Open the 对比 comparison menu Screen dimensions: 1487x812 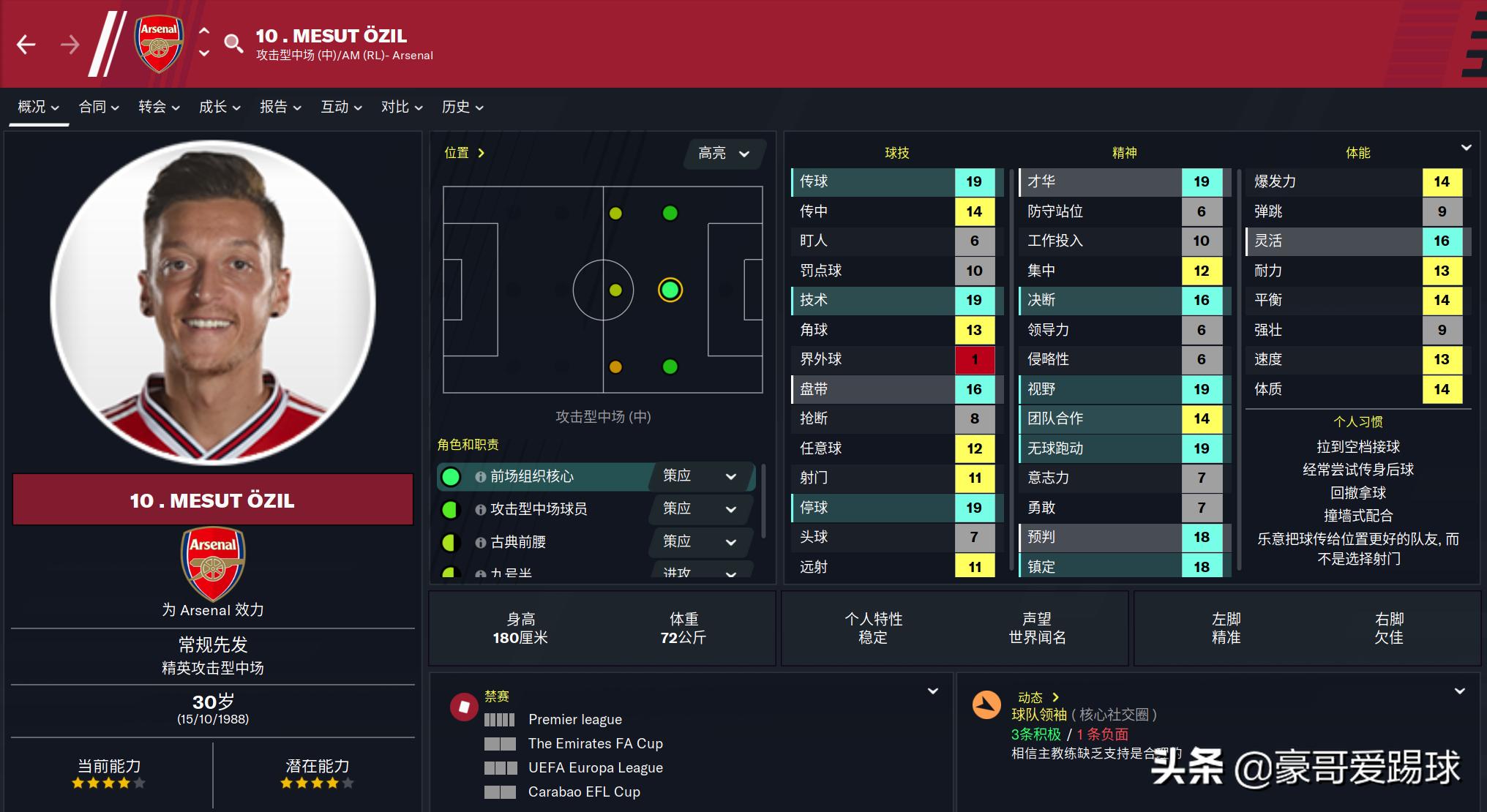pos(402,107)
